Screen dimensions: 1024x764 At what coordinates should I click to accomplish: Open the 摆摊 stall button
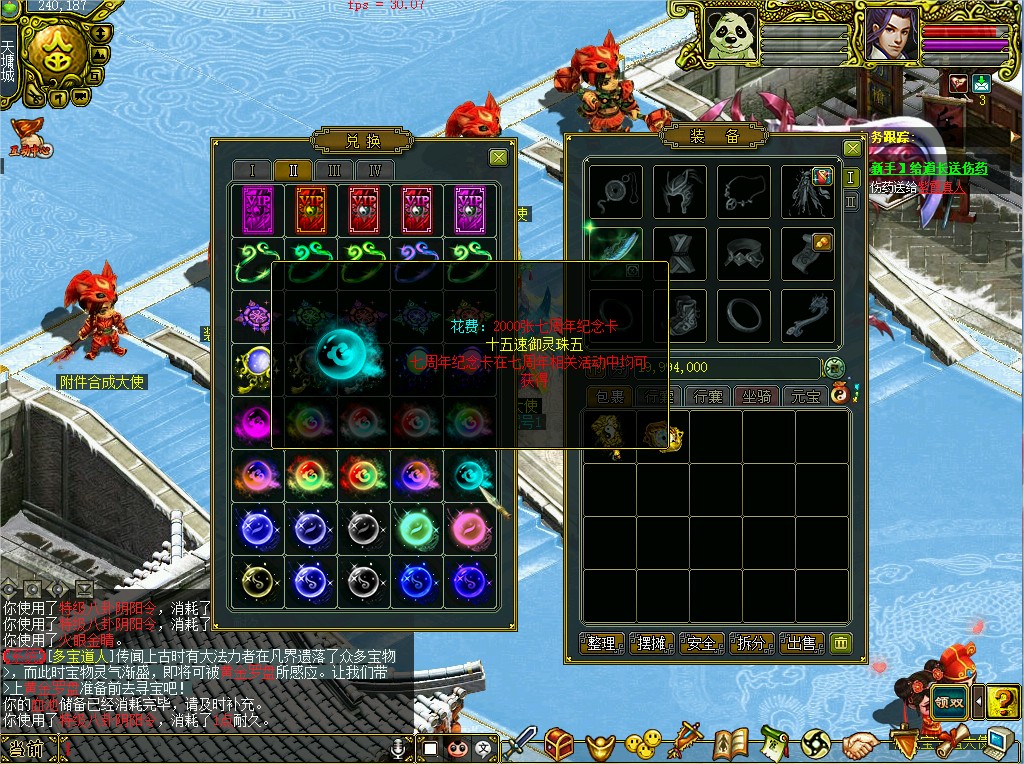point(652,643)
